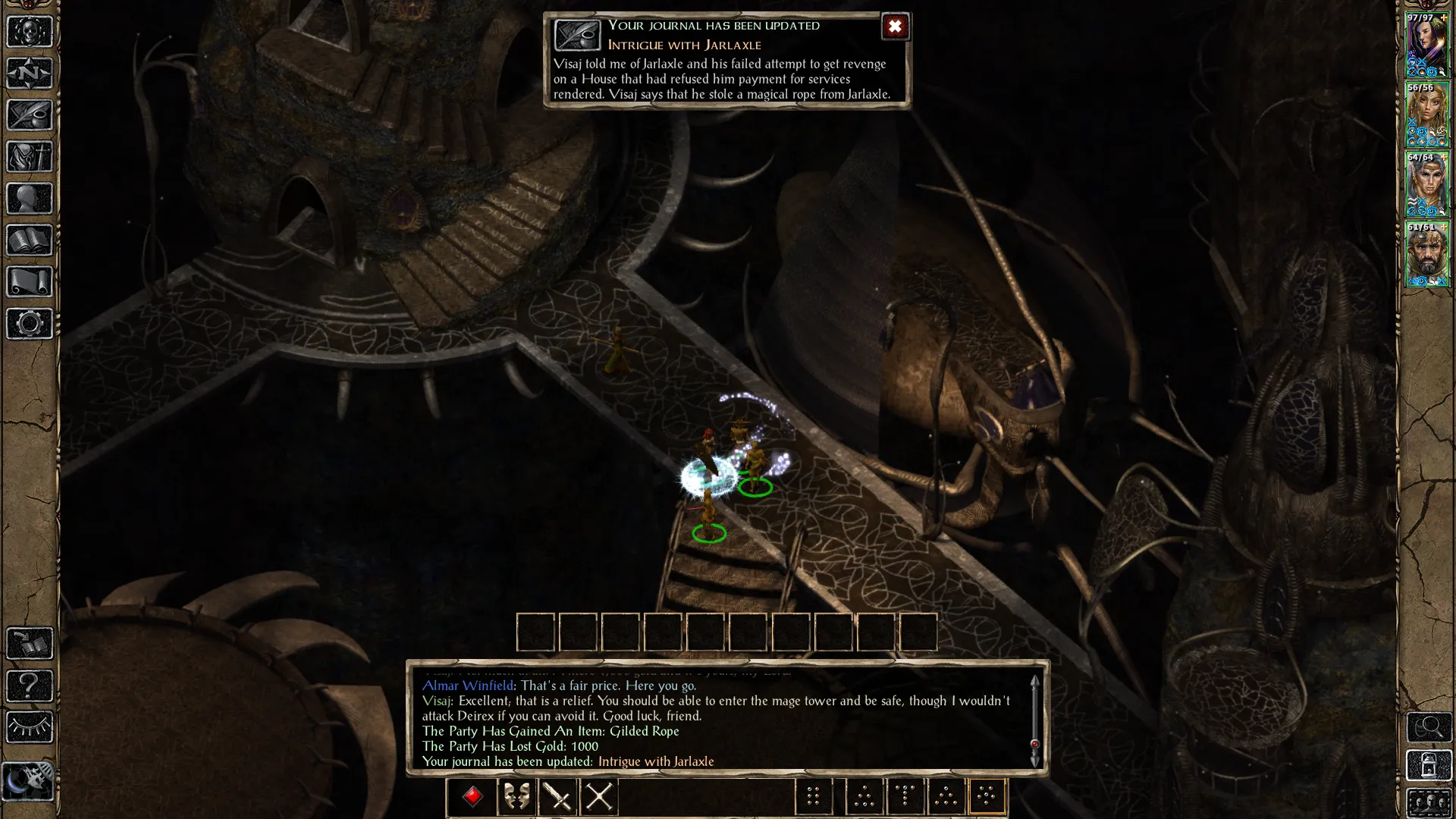
Task: Select the dark-haired top party portrait
Action: point(1427,45)
